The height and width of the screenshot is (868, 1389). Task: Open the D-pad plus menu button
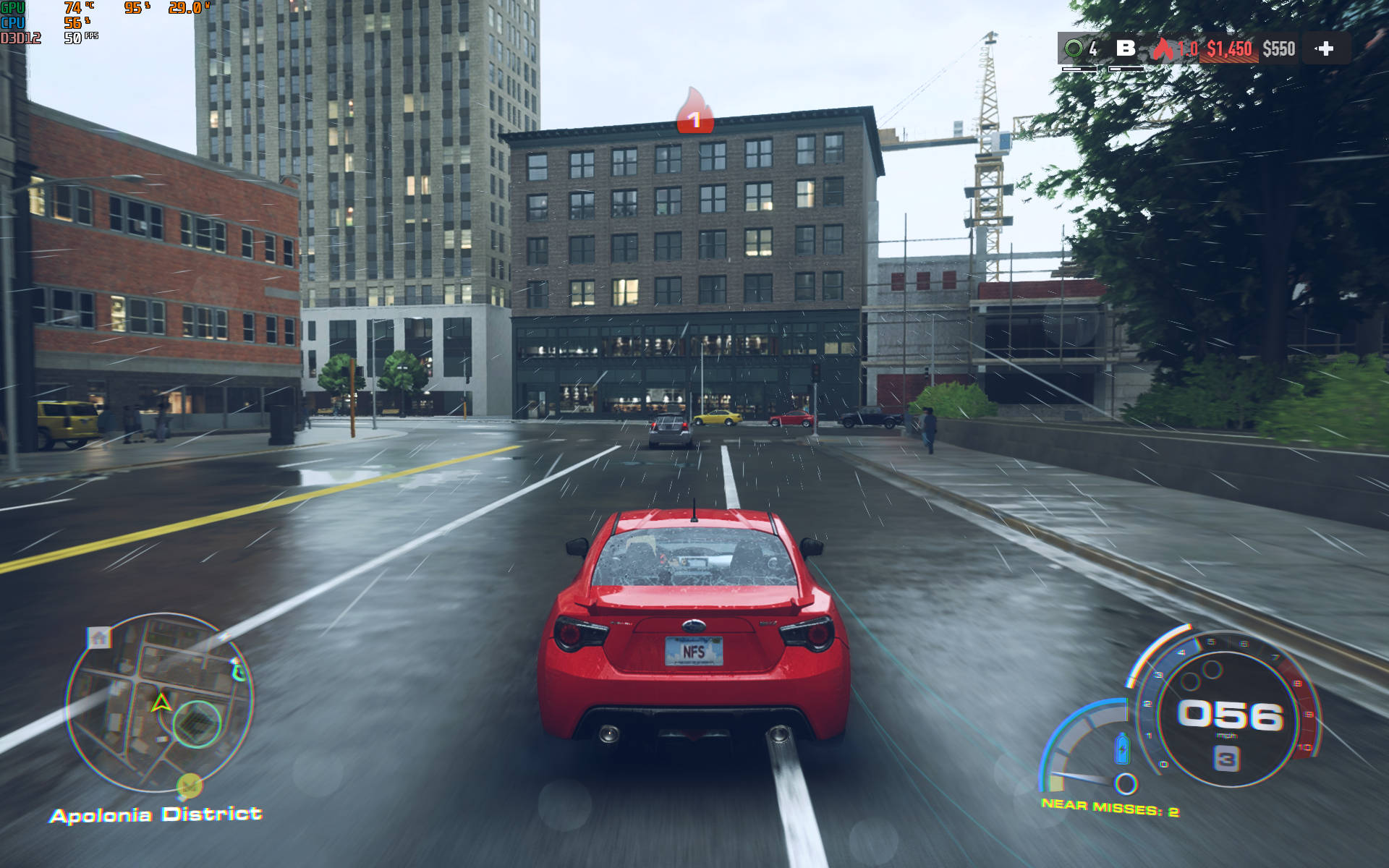1325,48
